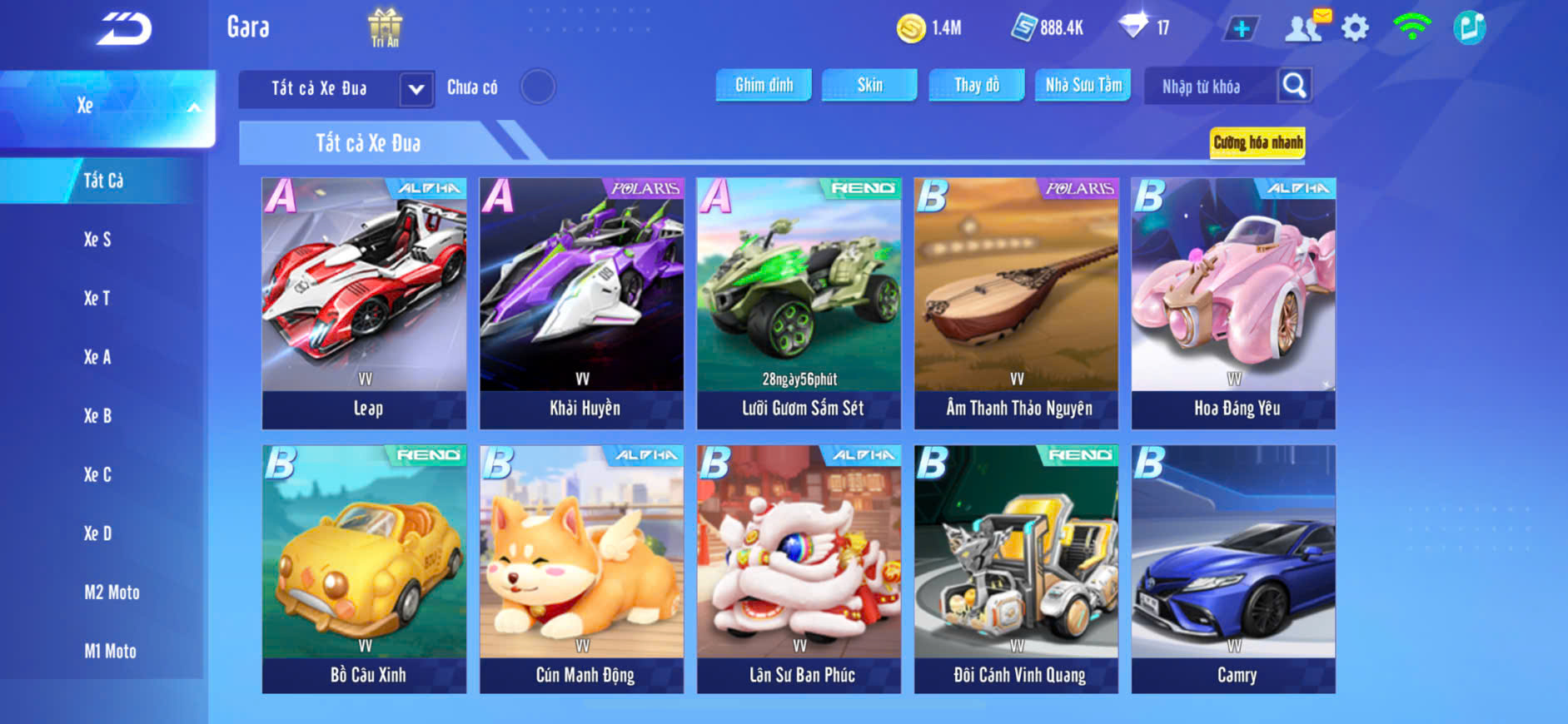
Task: Choose the Khải Huyền car card
Action: pyautogui.click(x=582, y=303)
